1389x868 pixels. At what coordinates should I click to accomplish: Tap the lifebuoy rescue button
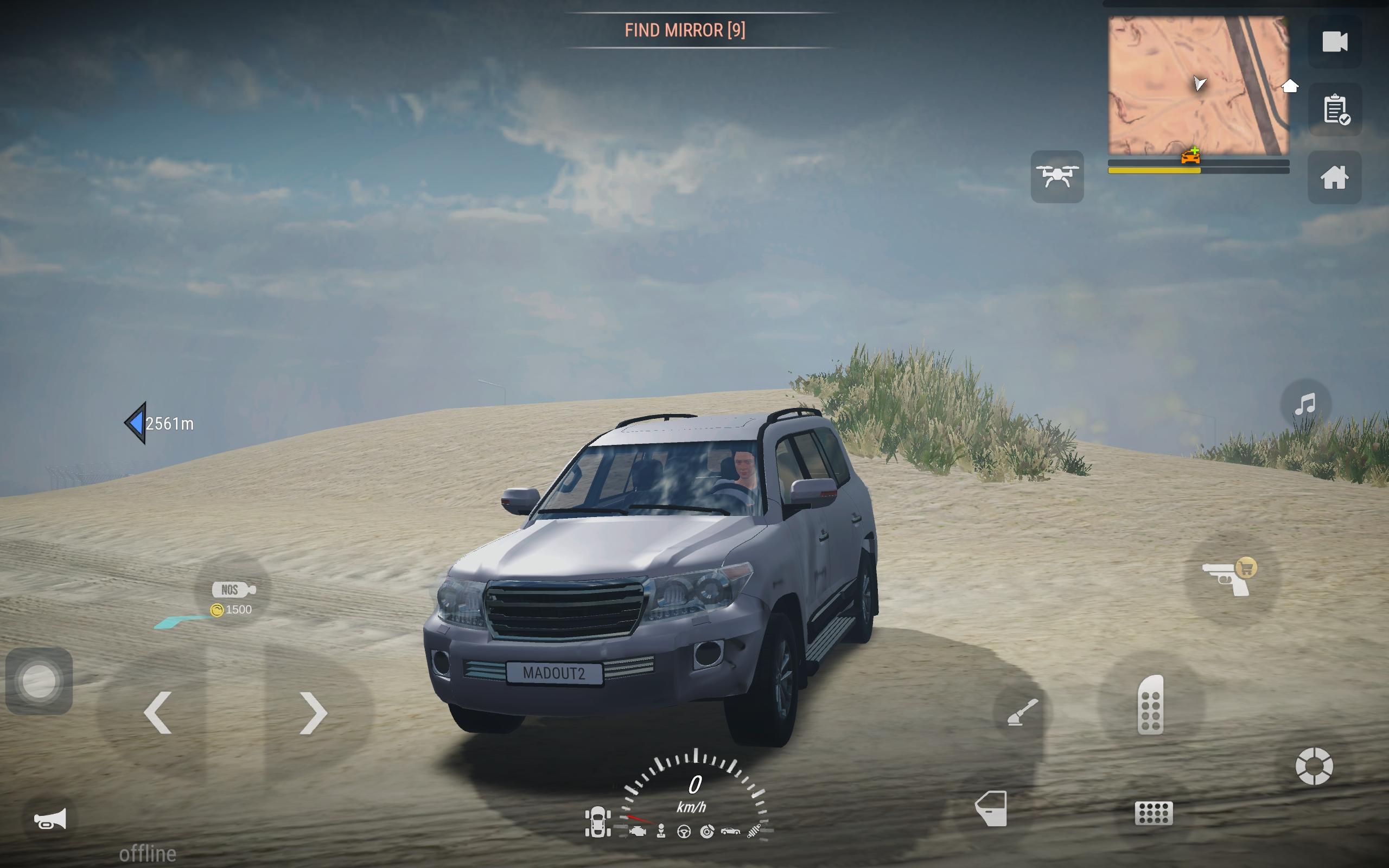pyautogui.click(x=1314, y=766)
